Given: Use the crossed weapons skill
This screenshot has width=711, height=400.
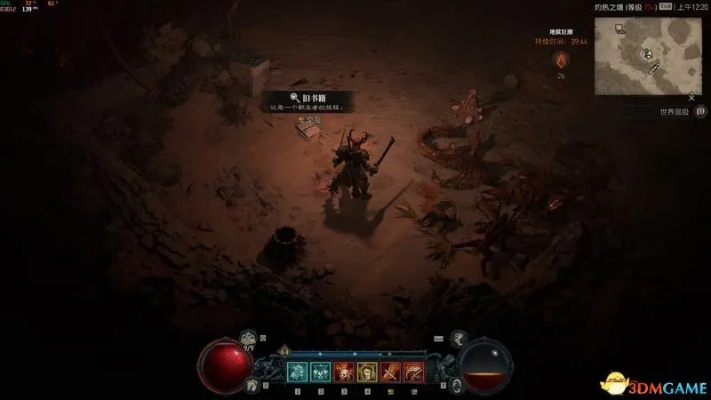Looking at the screenshot, I should click(x=389, y=372).
